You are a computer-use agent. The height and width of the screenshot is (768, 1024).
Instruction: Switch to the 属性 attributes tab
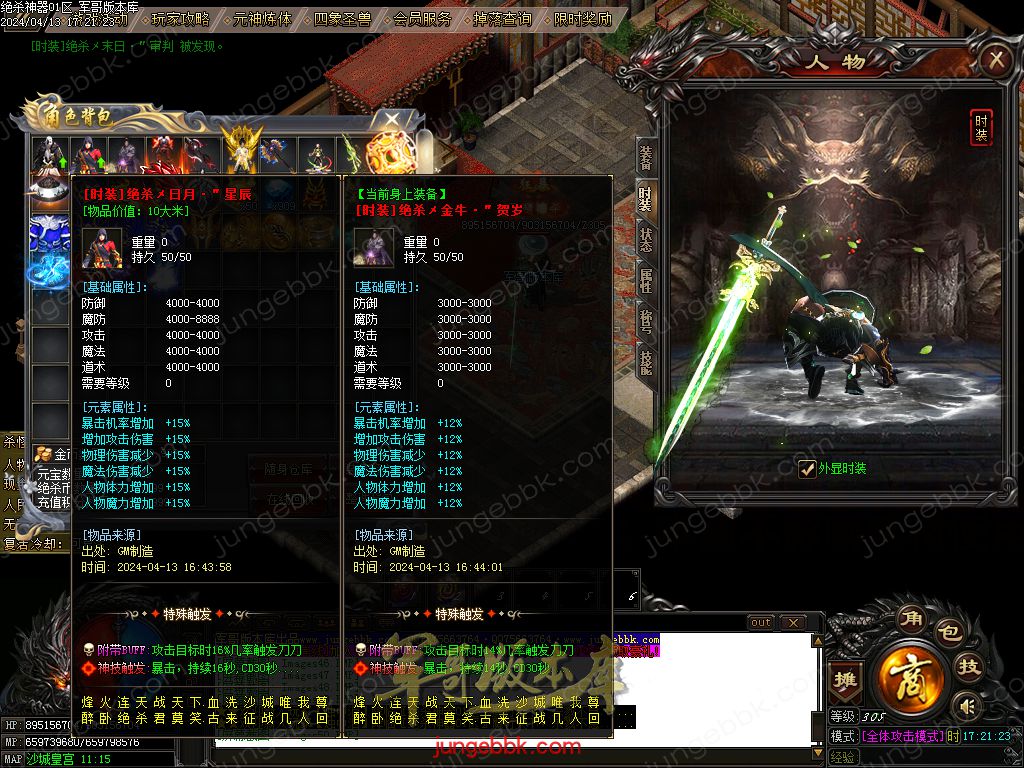[x=646, y=280]
